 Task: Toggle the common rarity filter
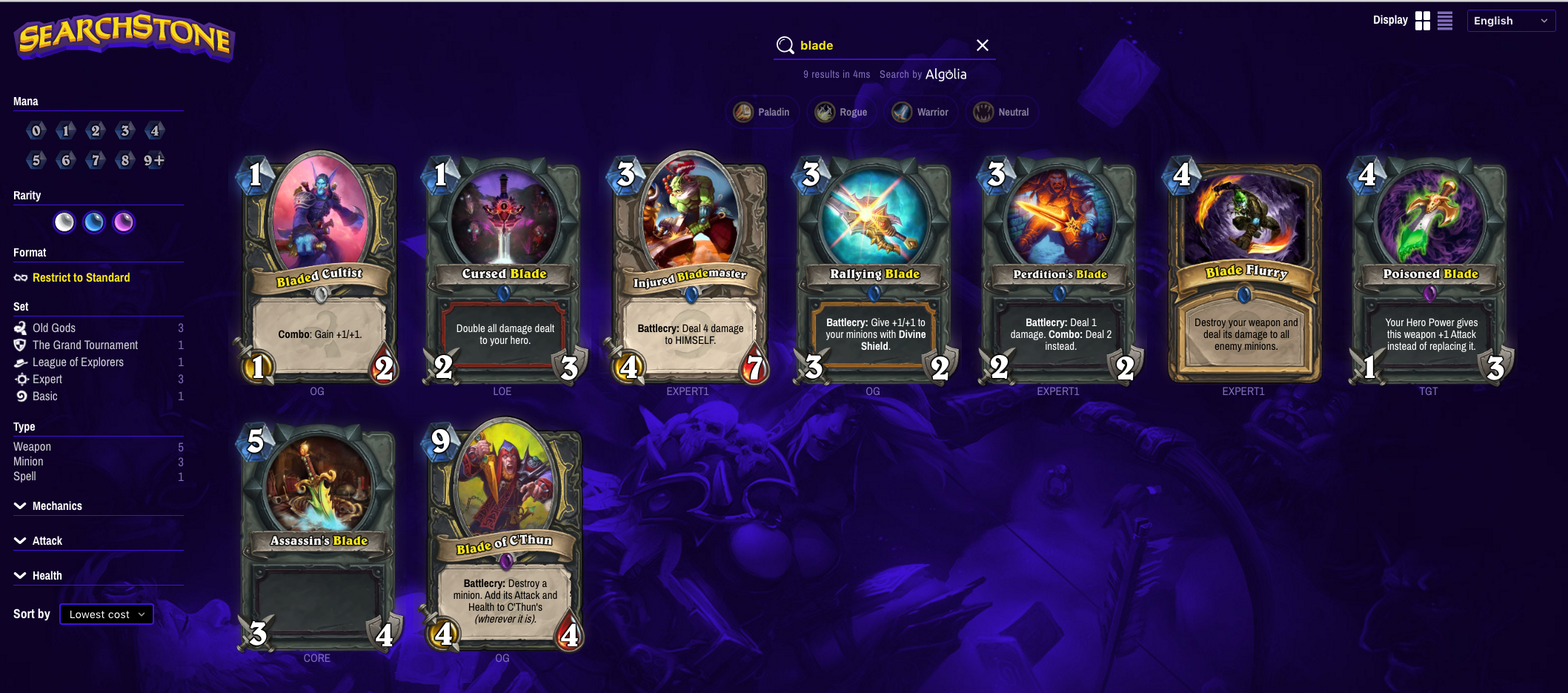click(64, 222)
